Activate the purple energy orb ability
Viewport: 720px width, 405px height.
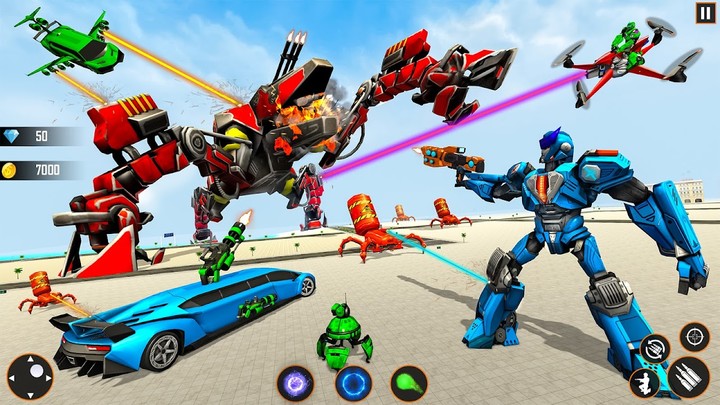point(297,382)
